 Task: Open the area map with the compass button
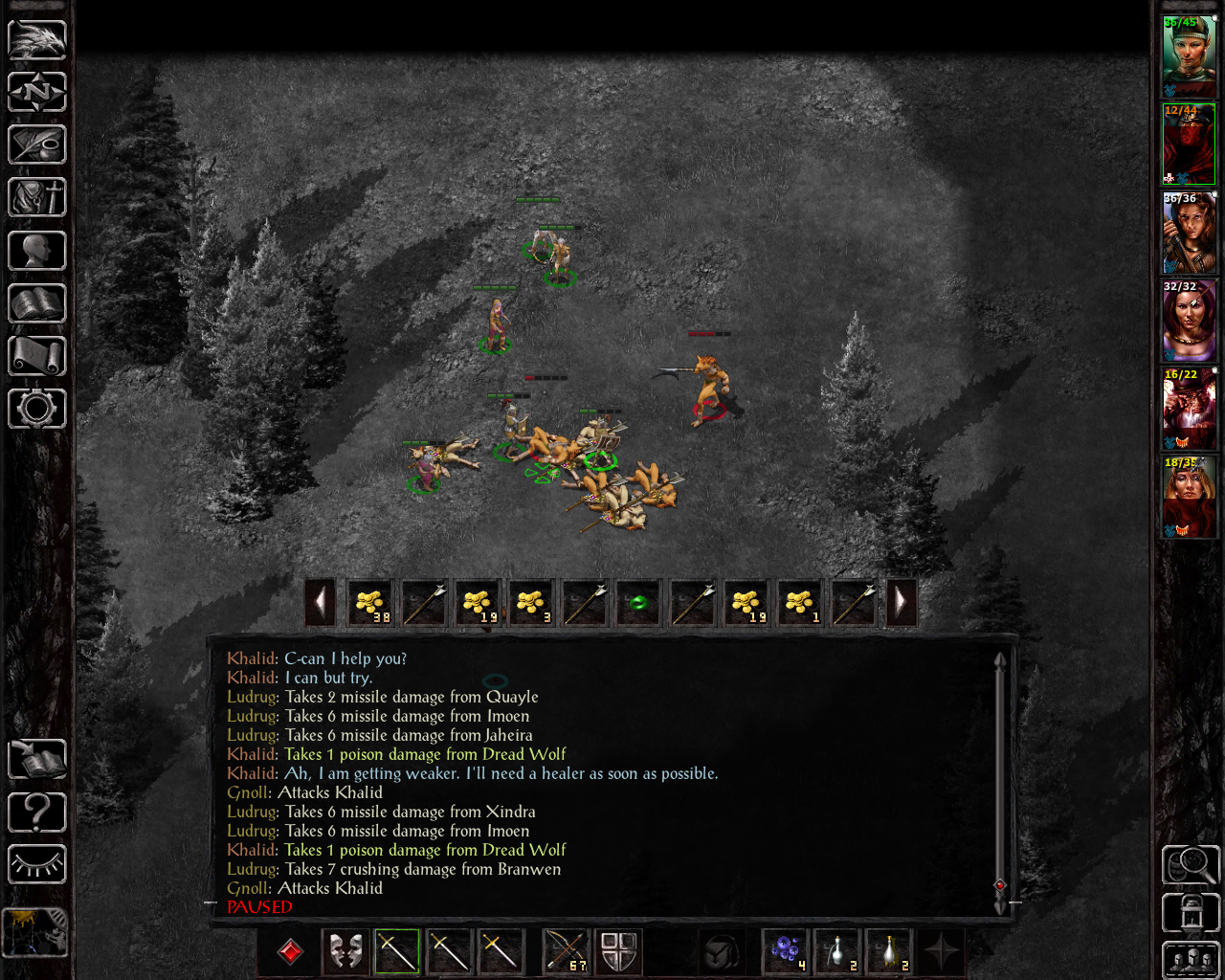[37, 93]
